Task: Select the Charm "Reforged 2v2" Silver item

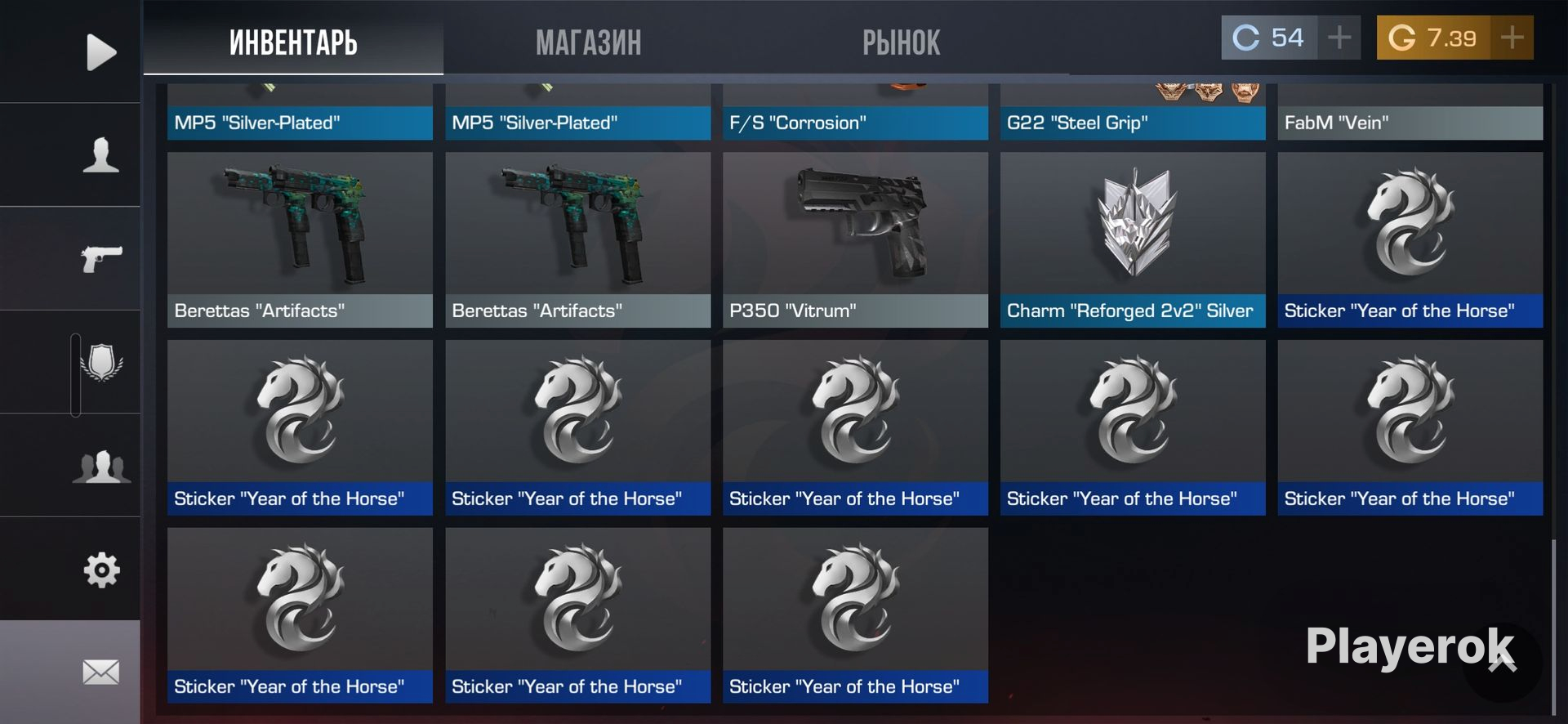Action: click(1133, 239)
